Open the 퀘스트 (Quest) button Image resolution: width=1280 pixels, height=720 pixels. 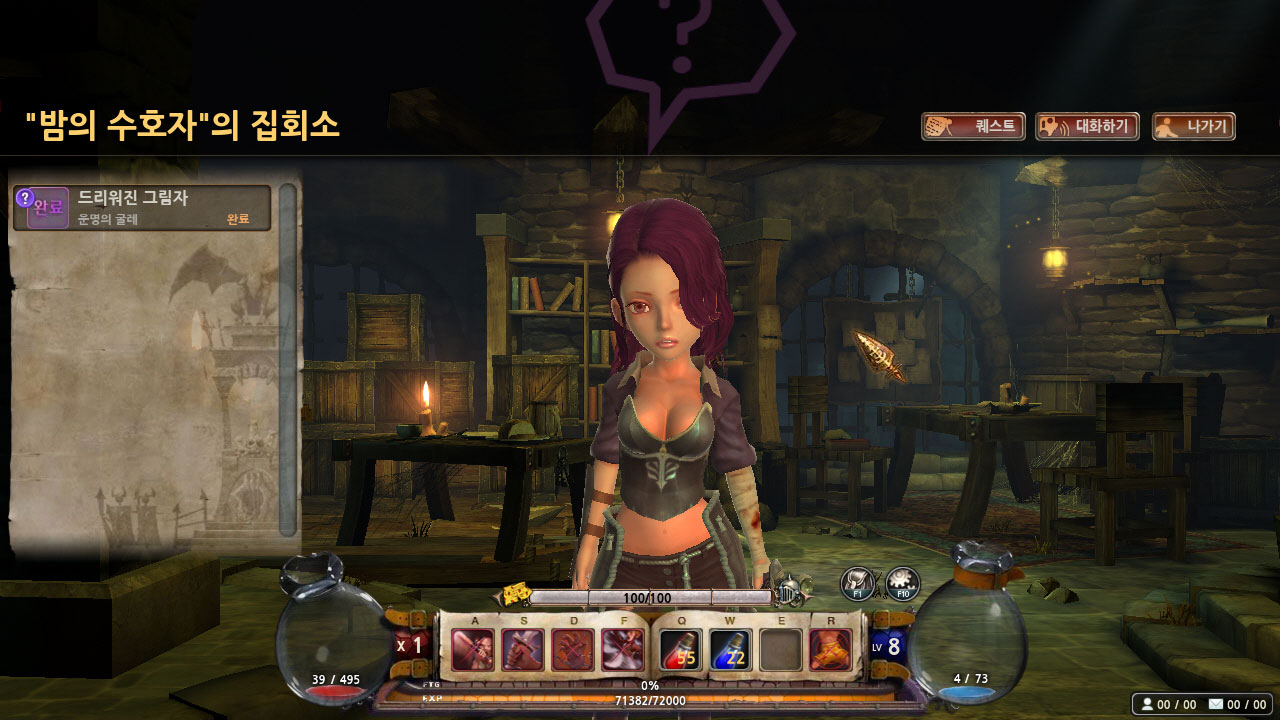tap(973, 127)
